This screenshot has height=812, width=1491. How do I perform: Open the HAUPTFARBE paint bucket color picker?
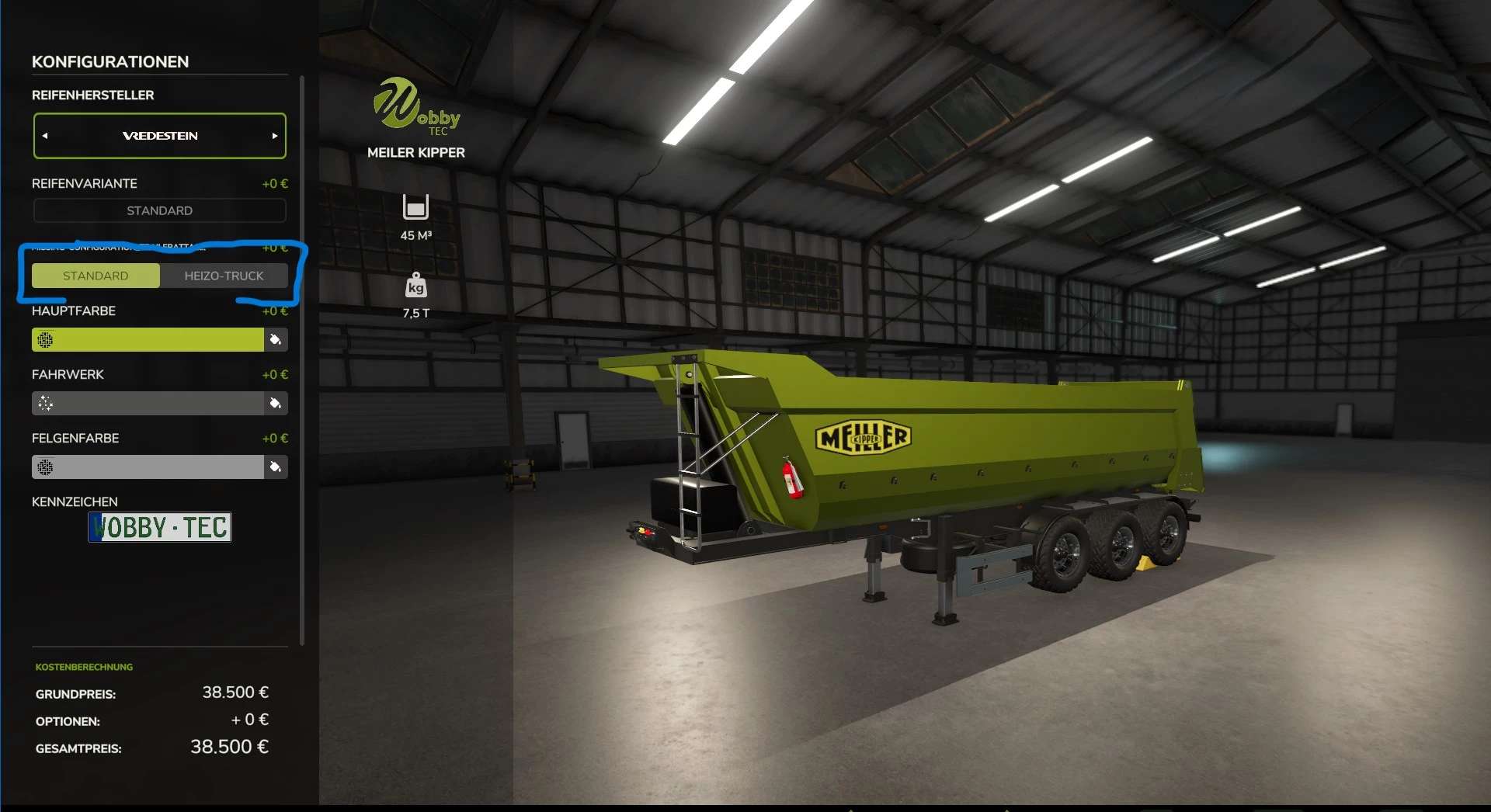pyautogui.click(x=276, y=339)
